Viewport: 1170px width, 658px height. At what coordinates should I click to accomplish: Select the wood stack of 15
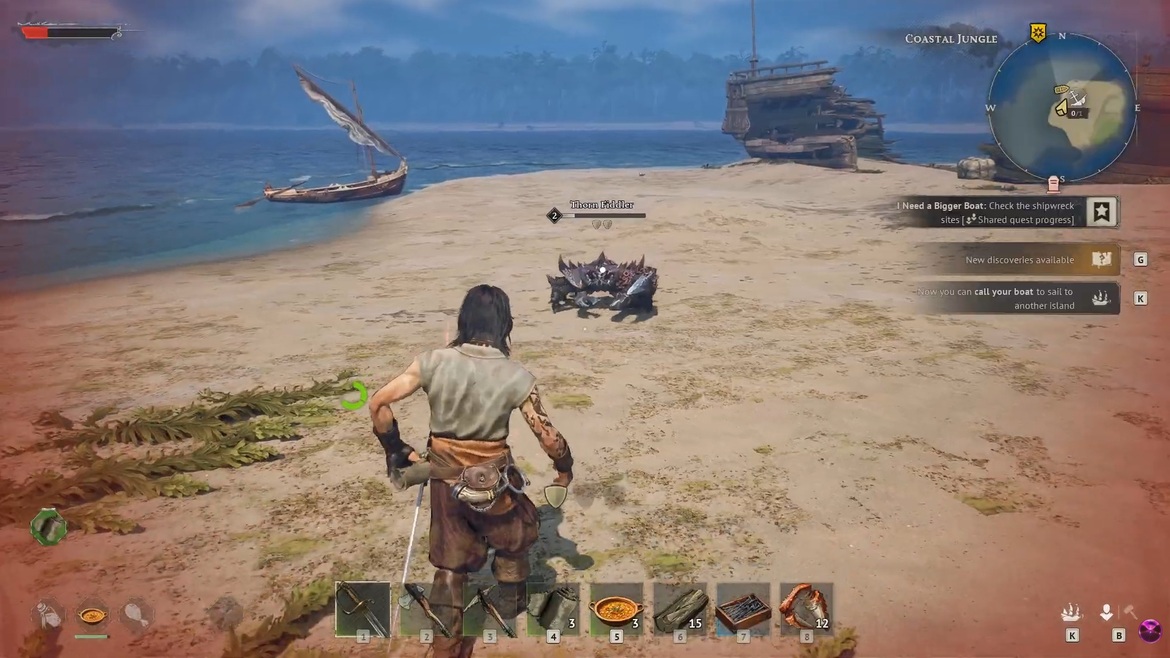[680, 608]
